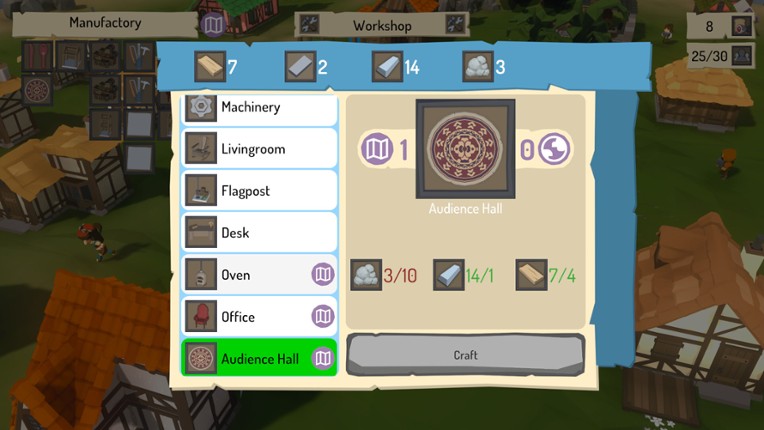Screen dimensions: 764x430
Task: Switch to the Manufactory tab
Action: coord(106,23)
